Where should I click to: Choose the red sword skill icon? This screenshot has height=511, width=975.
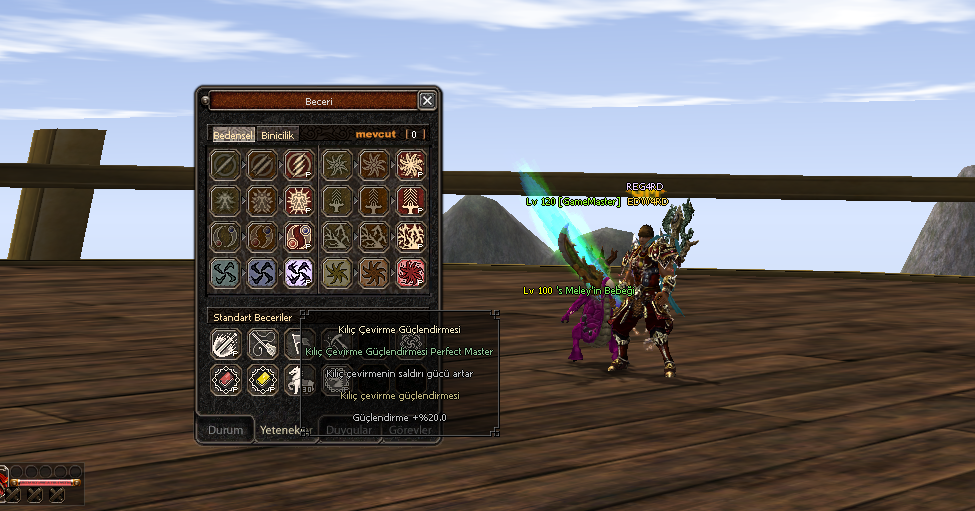coord(411,201)
